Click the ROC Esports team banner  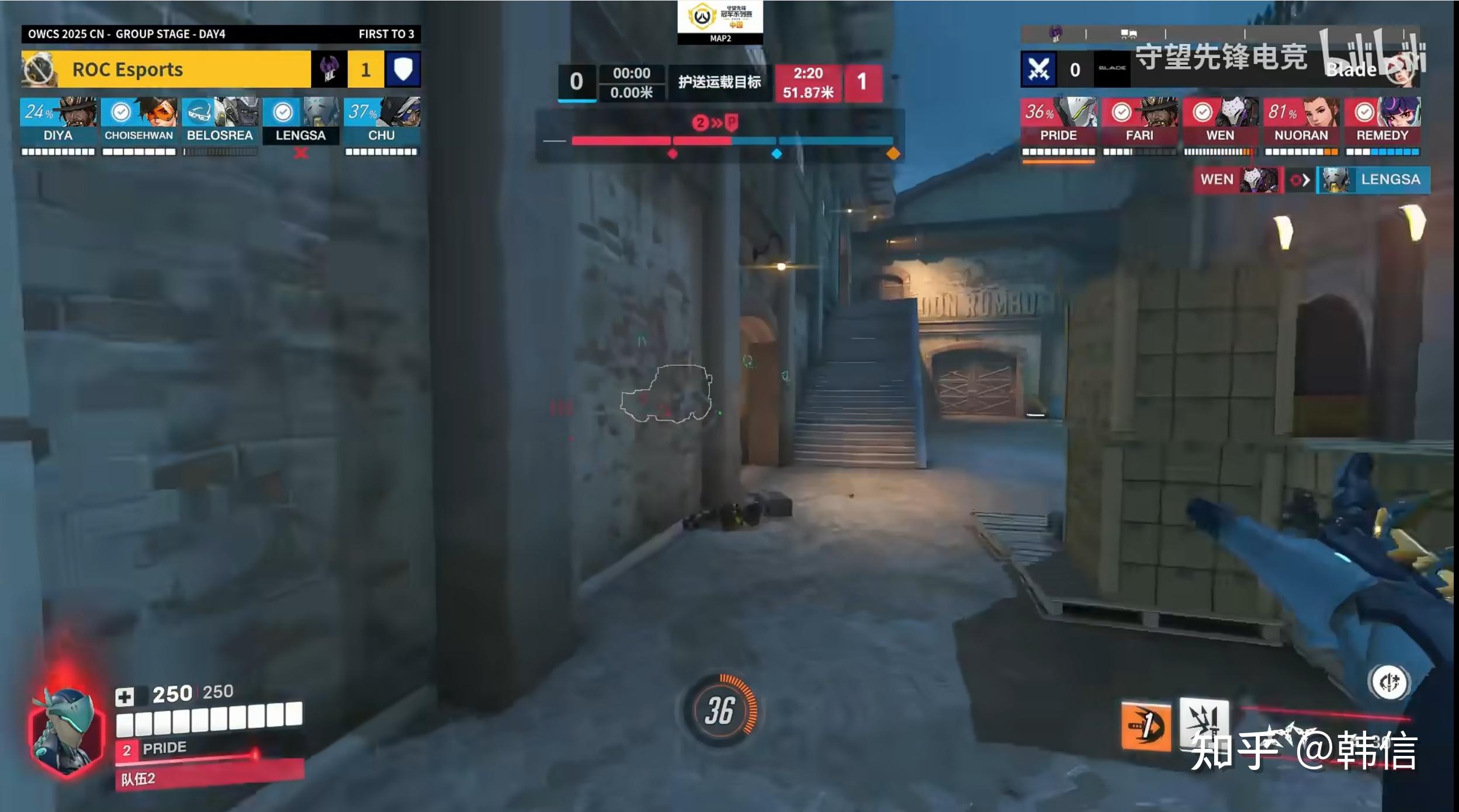tap(166, 70)
